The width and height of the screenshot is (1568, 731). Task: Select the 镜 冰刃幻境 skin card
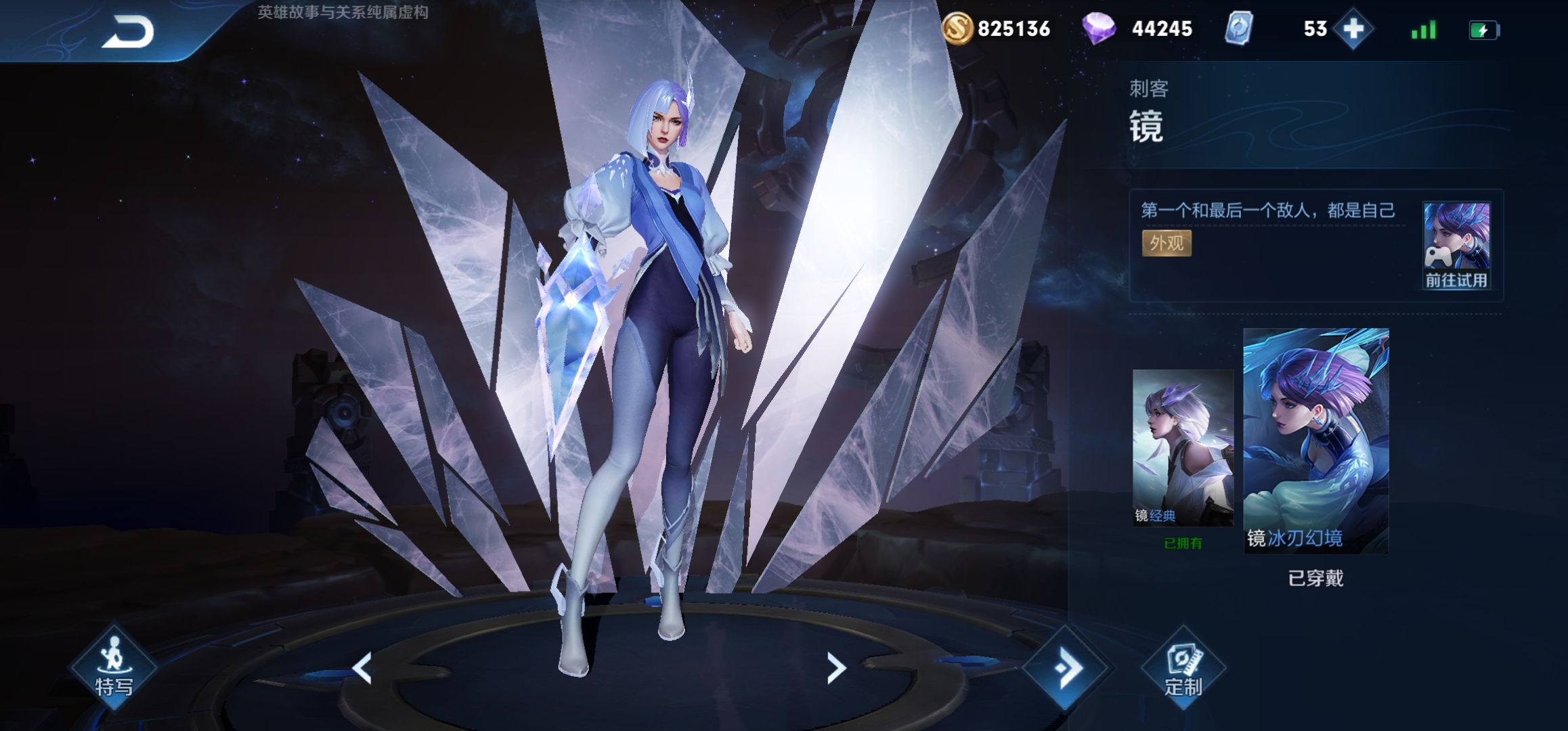pos(1315,441)
